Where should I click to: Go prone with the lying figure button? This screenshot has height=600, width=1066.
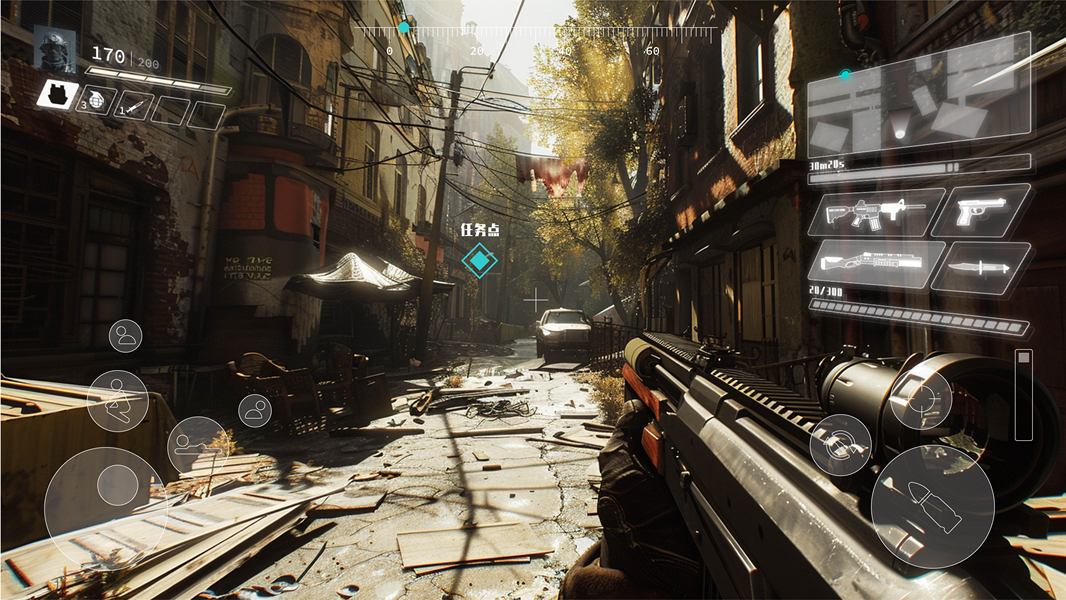[196, 444]
